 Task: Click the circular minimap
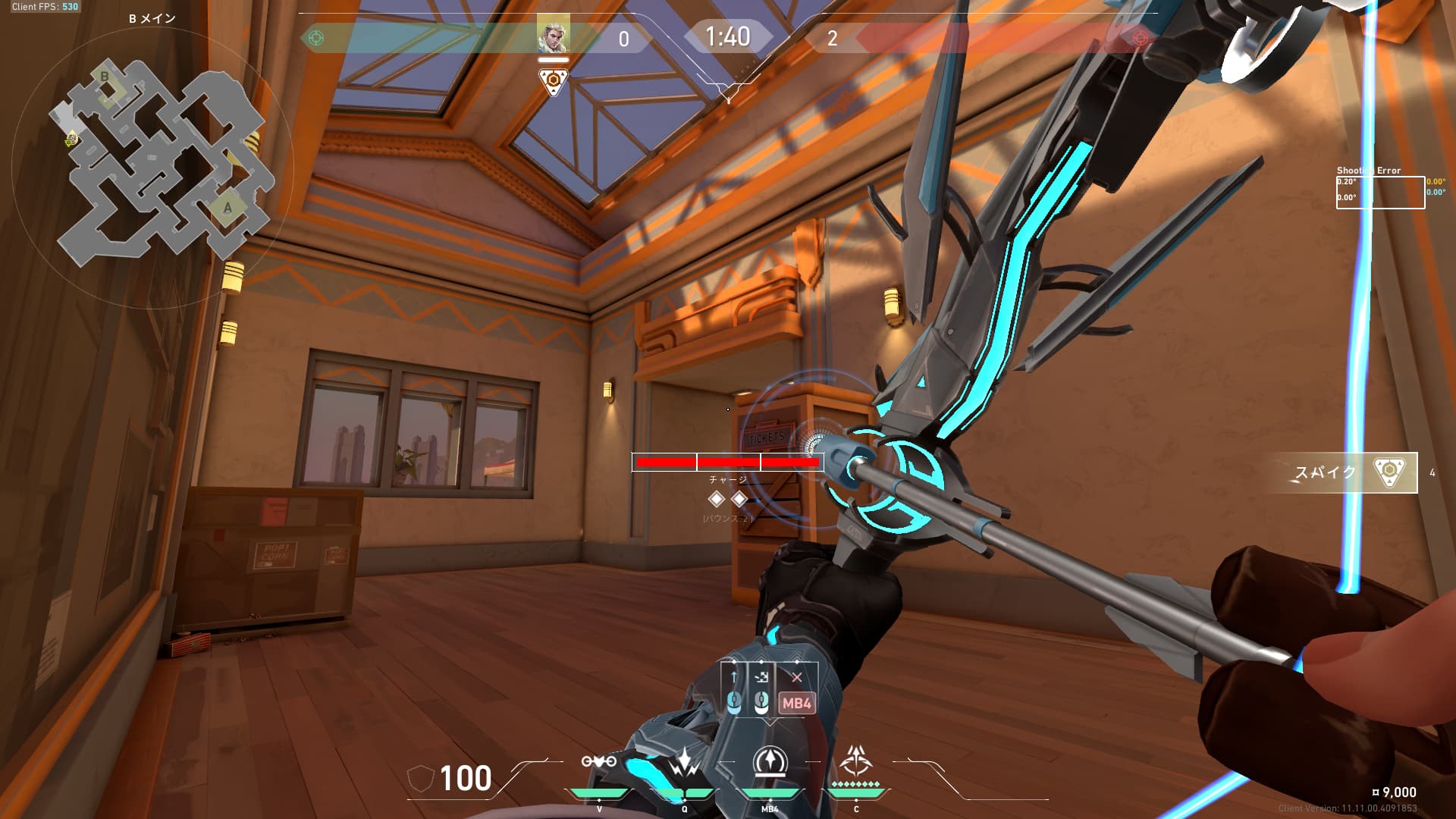coord(152,167)
